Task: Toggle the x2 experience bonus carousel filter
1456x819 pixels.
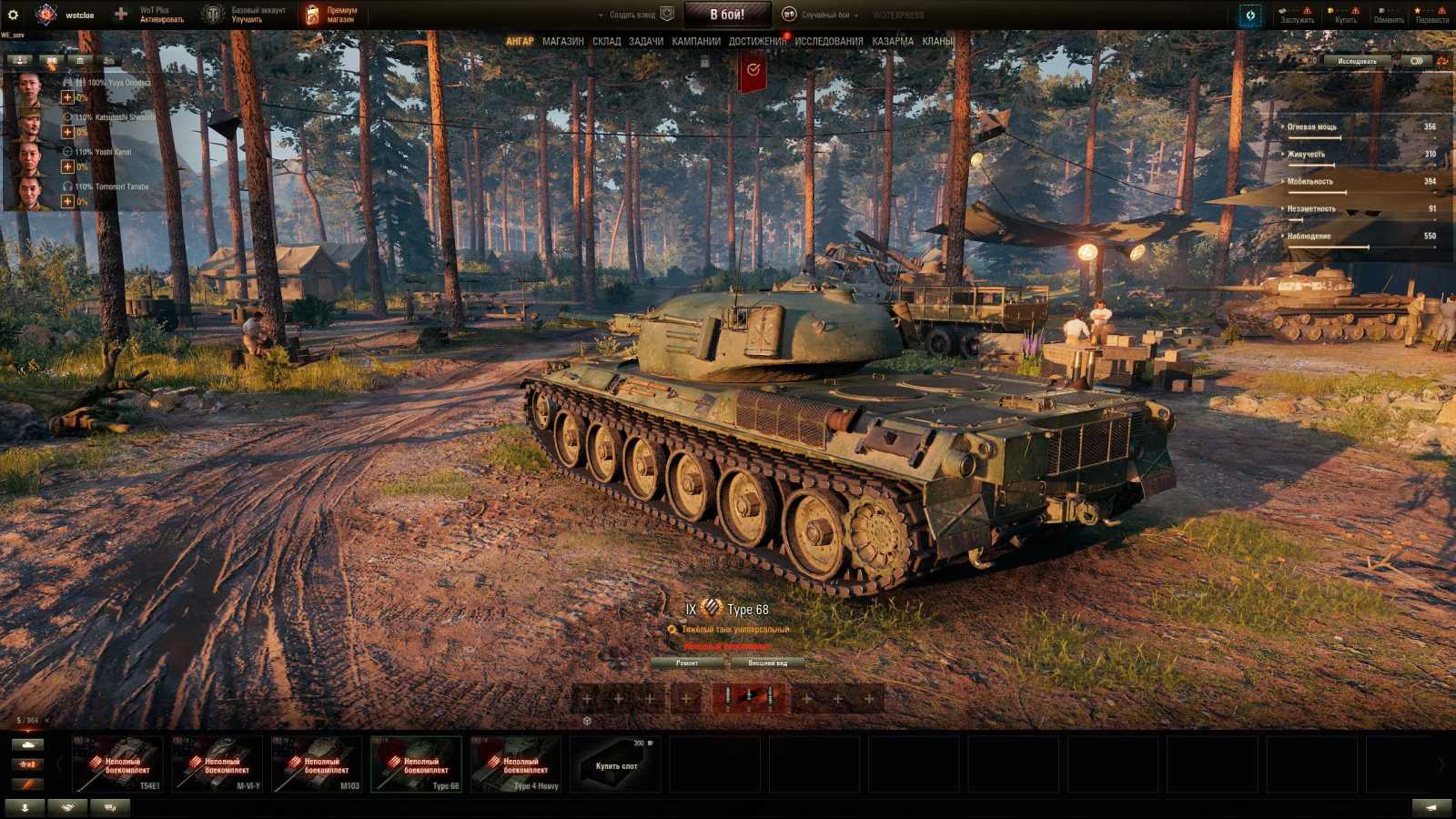Action: point(27,764)
